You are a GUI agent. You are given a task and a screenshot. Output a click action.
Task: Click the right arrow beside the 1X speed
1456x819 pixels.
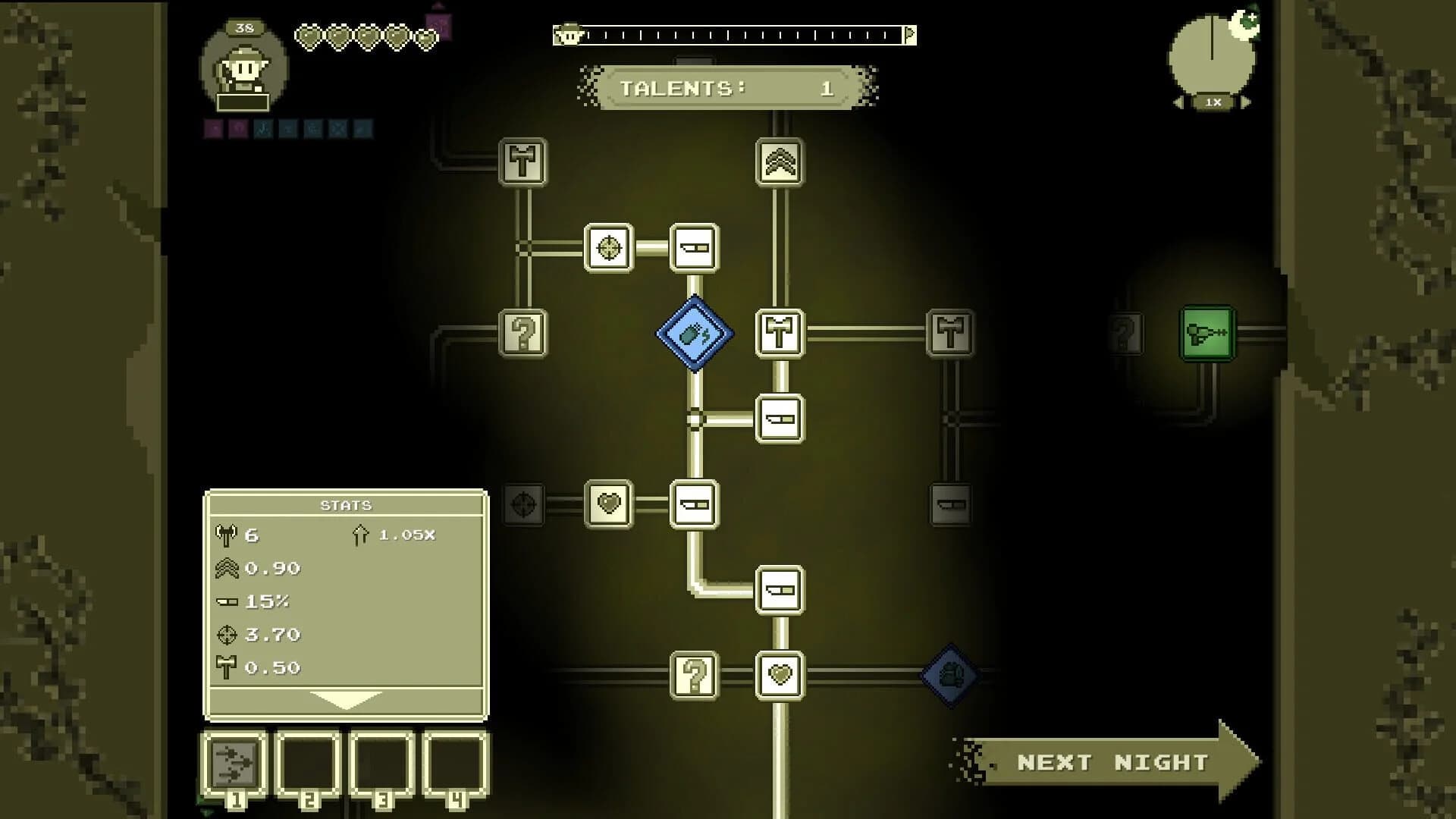click(1244, 103)
